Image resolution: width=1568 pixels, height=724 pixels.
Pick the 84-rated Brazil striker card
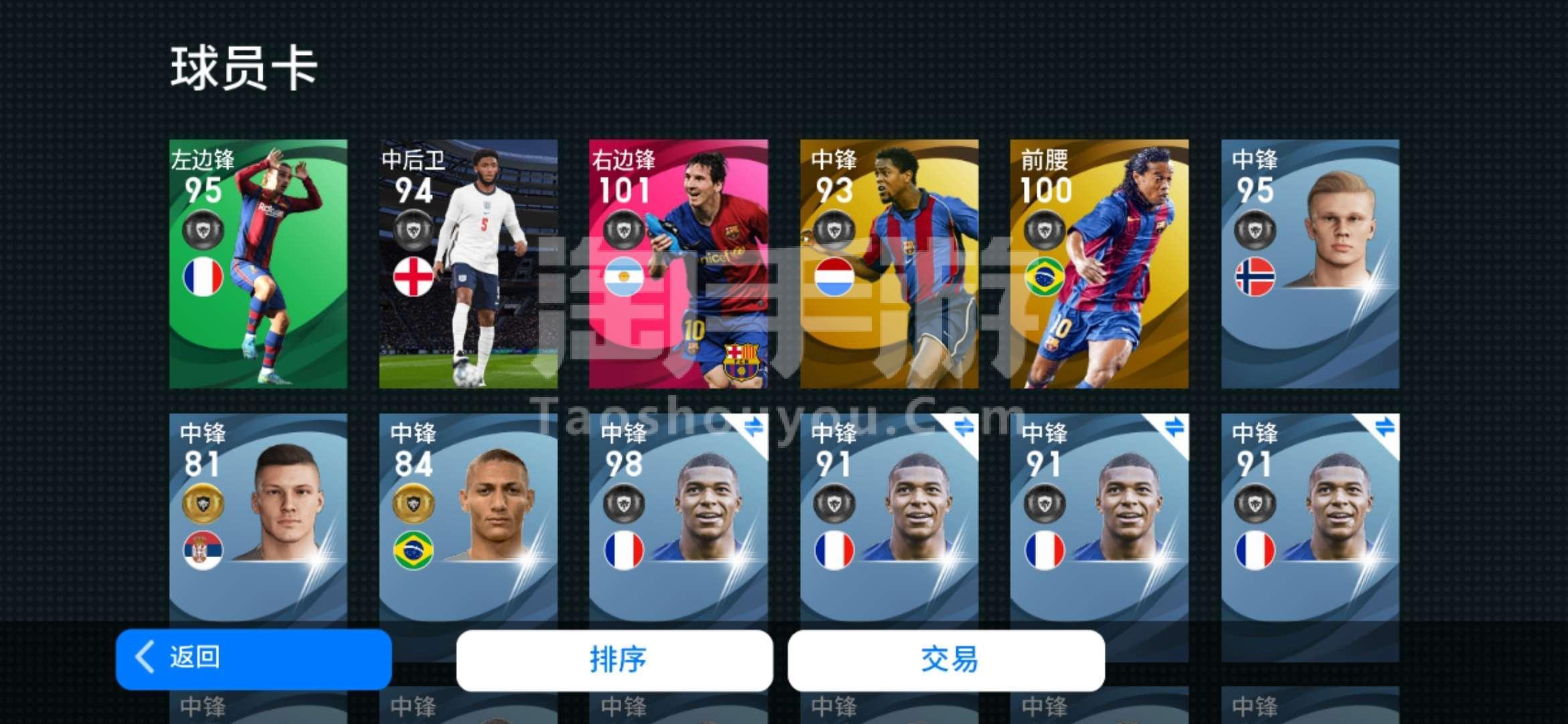point(468,516)
